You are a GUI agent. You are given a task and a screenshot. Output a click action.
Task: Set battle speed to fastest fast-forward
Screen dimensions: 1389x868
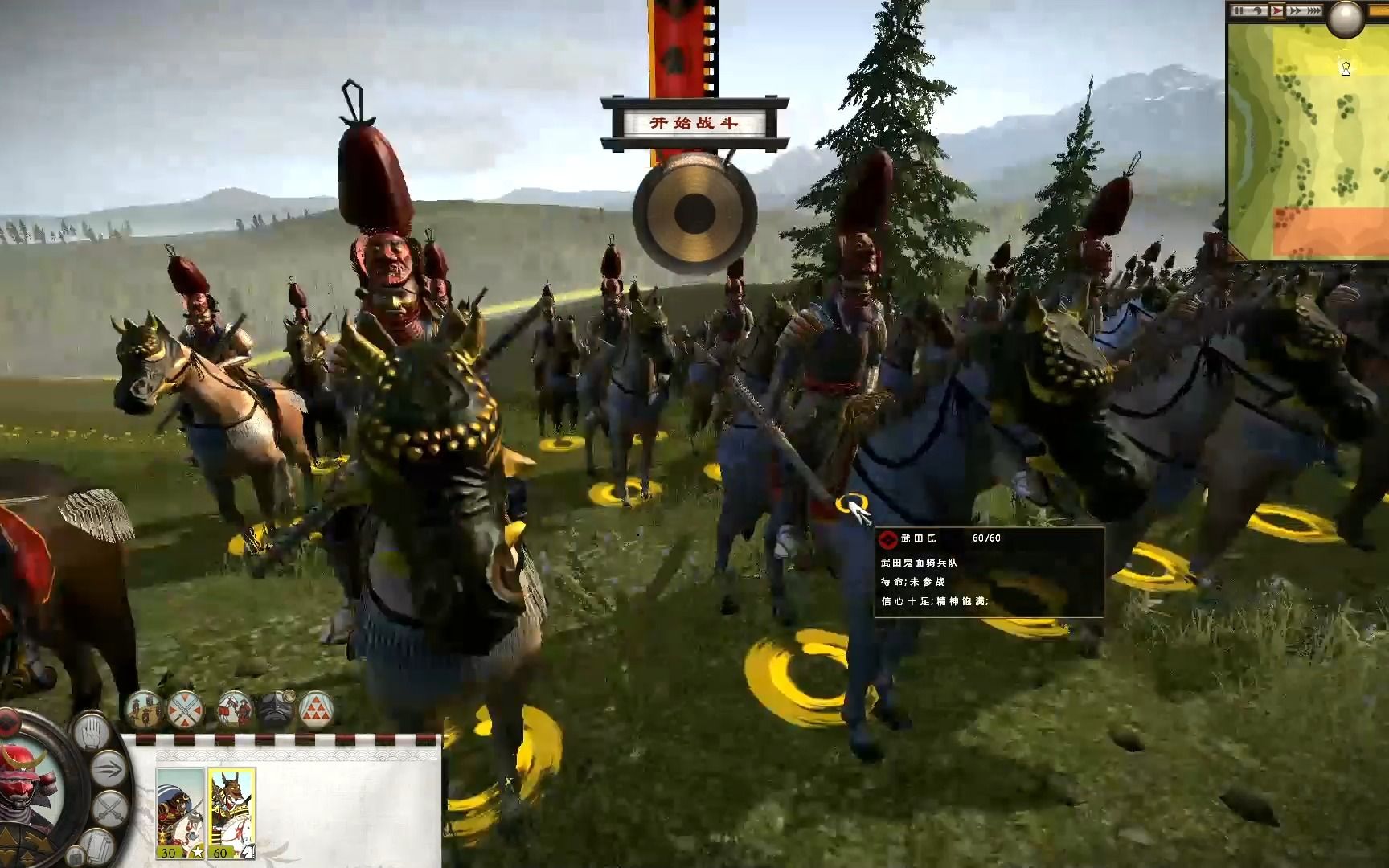(x=1313, y=11)
